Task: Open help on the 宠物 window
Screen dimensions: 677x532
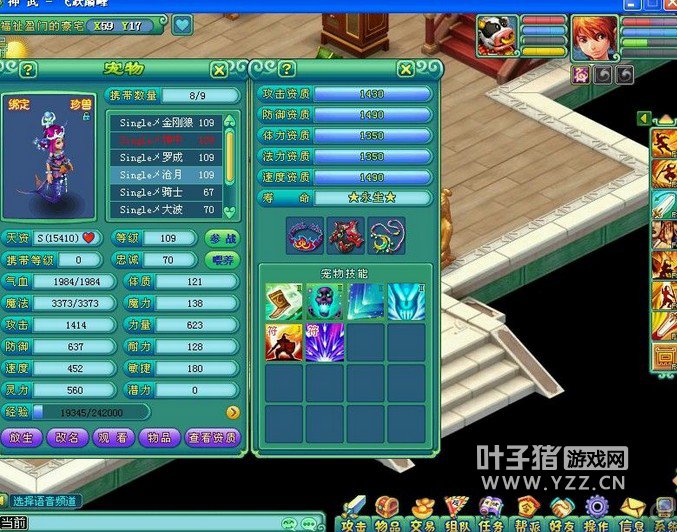Action: (28, 69)
